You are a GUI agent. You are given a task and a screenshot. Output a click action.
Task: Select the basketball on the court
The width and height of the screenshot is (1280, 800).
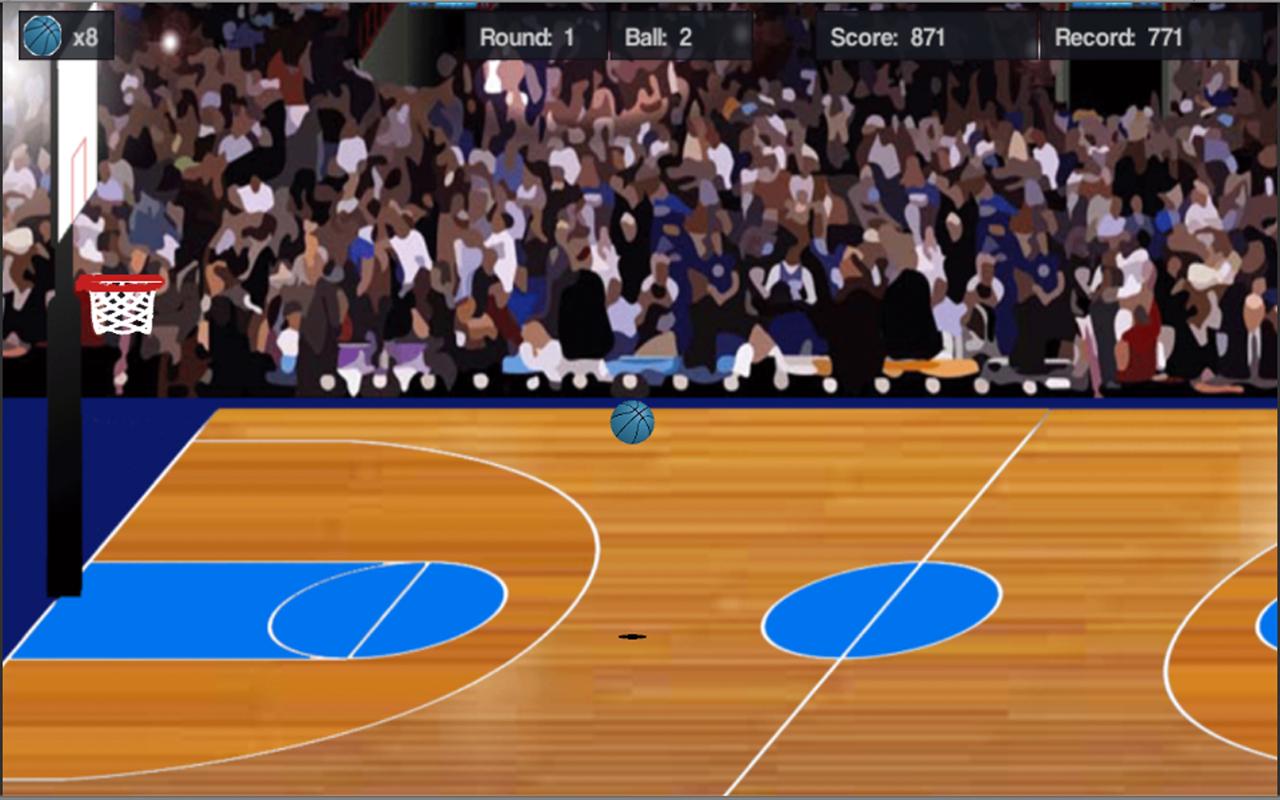pos(633,421)
